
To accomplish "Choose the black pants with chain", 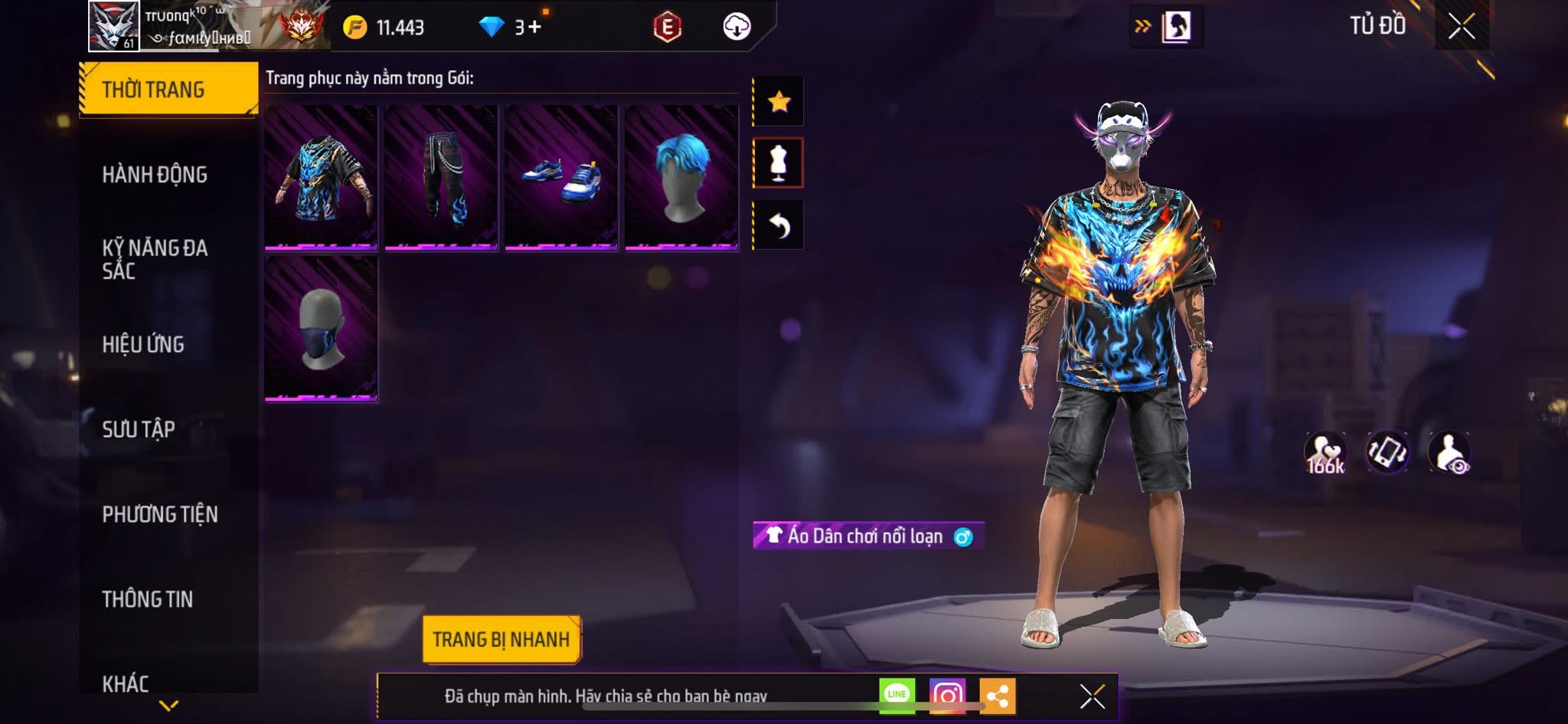I will click(441, 178).
